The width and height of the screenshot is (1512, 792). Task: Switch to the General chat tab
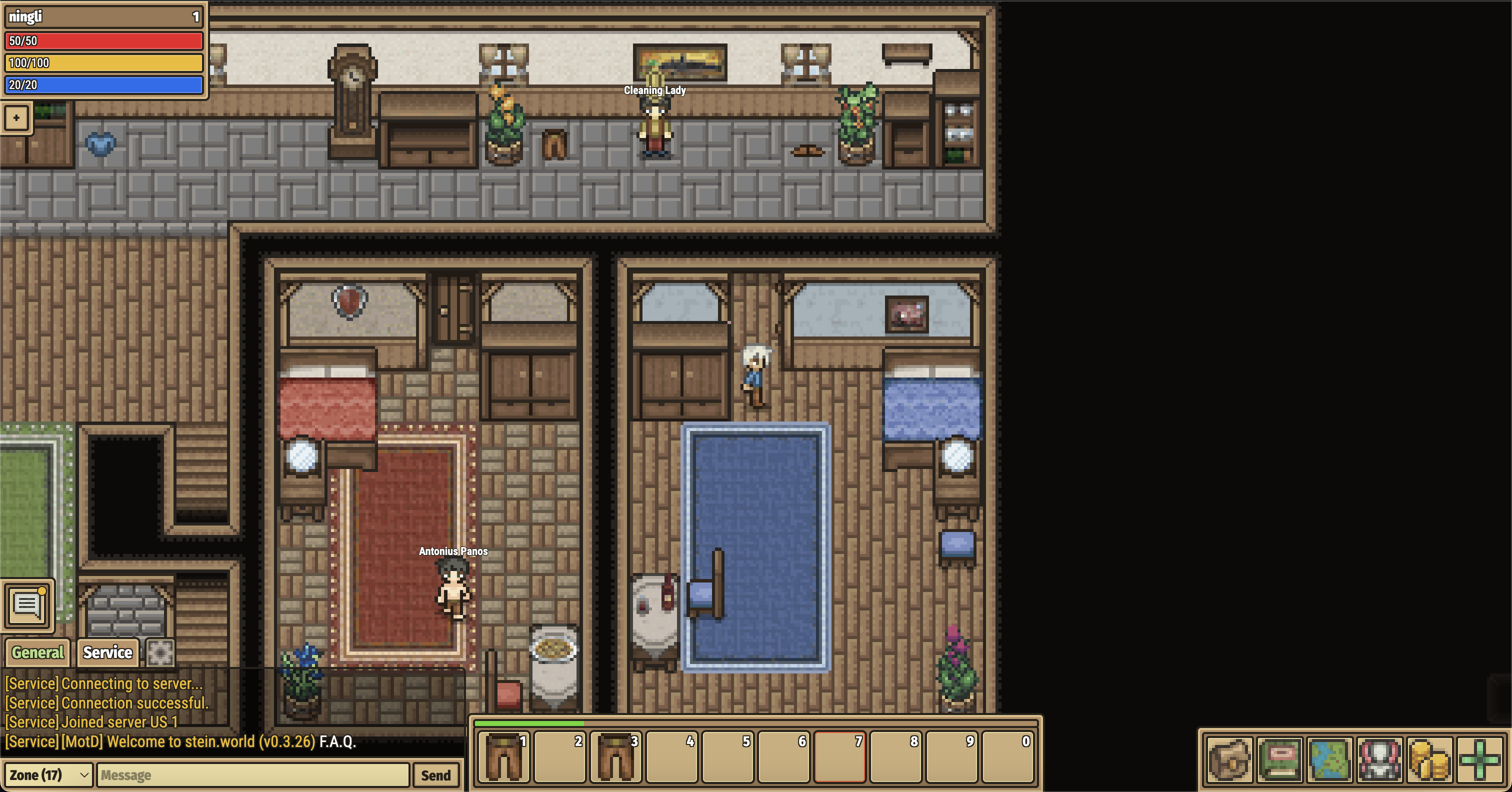pyautogui.click(x=37, y=652)
